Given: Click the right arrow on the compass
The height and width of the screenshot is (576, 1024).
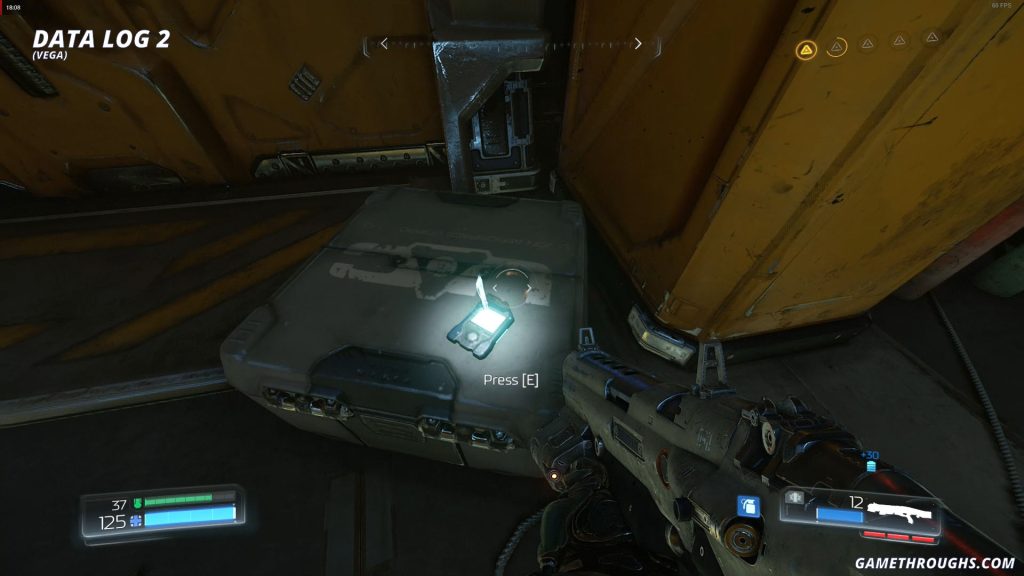Looking at the screenshot, I should coord(638,44).
